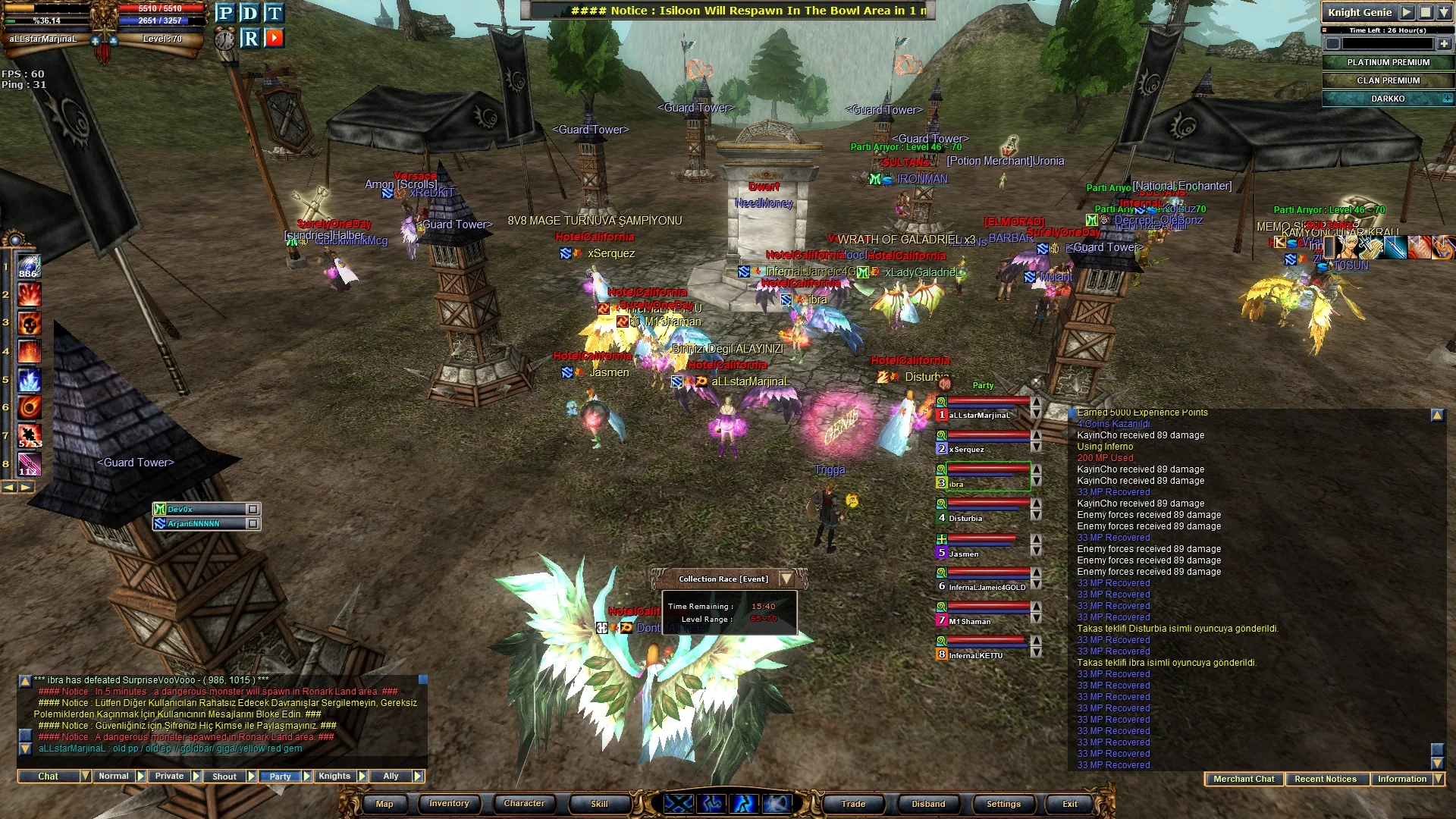Image resolution: width=1456 pixels, height=819 pixels.
Task: Activate the flaming skull skill icon
Action: point(29,324)
